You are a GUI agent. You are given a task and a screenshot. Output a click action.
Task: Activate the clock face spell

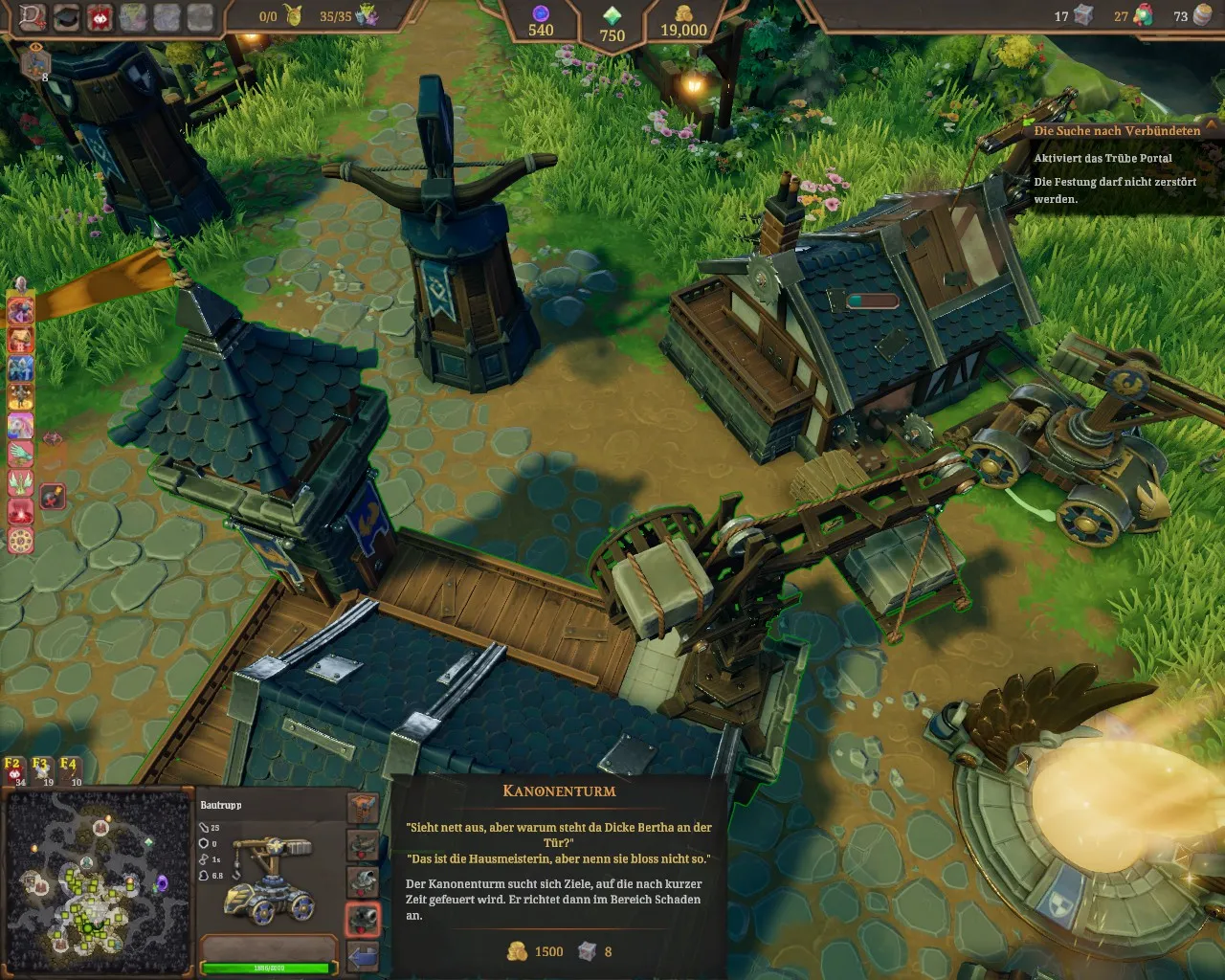(x=21, y=541)
